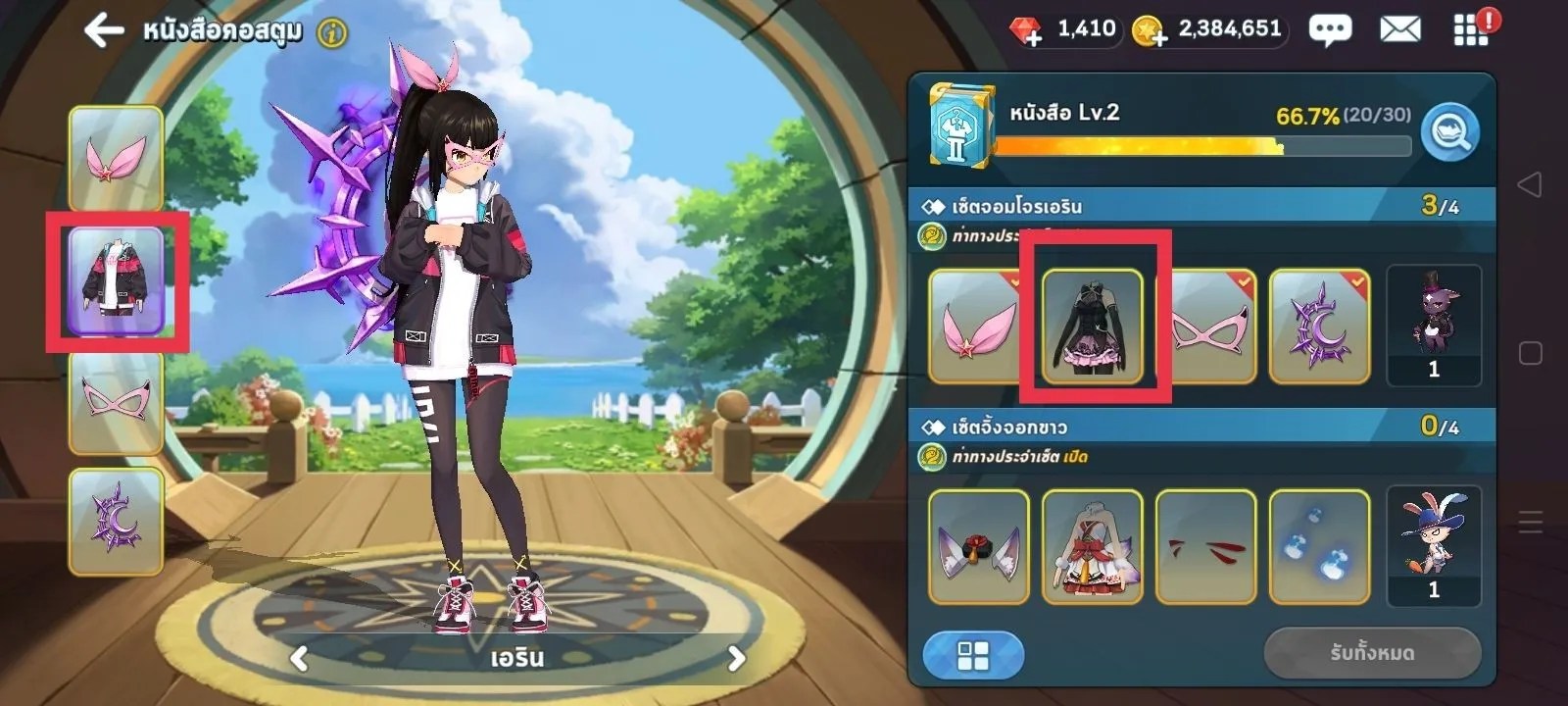Select the fox ears headpiece
The height and width of the screenshot is (706, 1568).
(x=978, y=546)
